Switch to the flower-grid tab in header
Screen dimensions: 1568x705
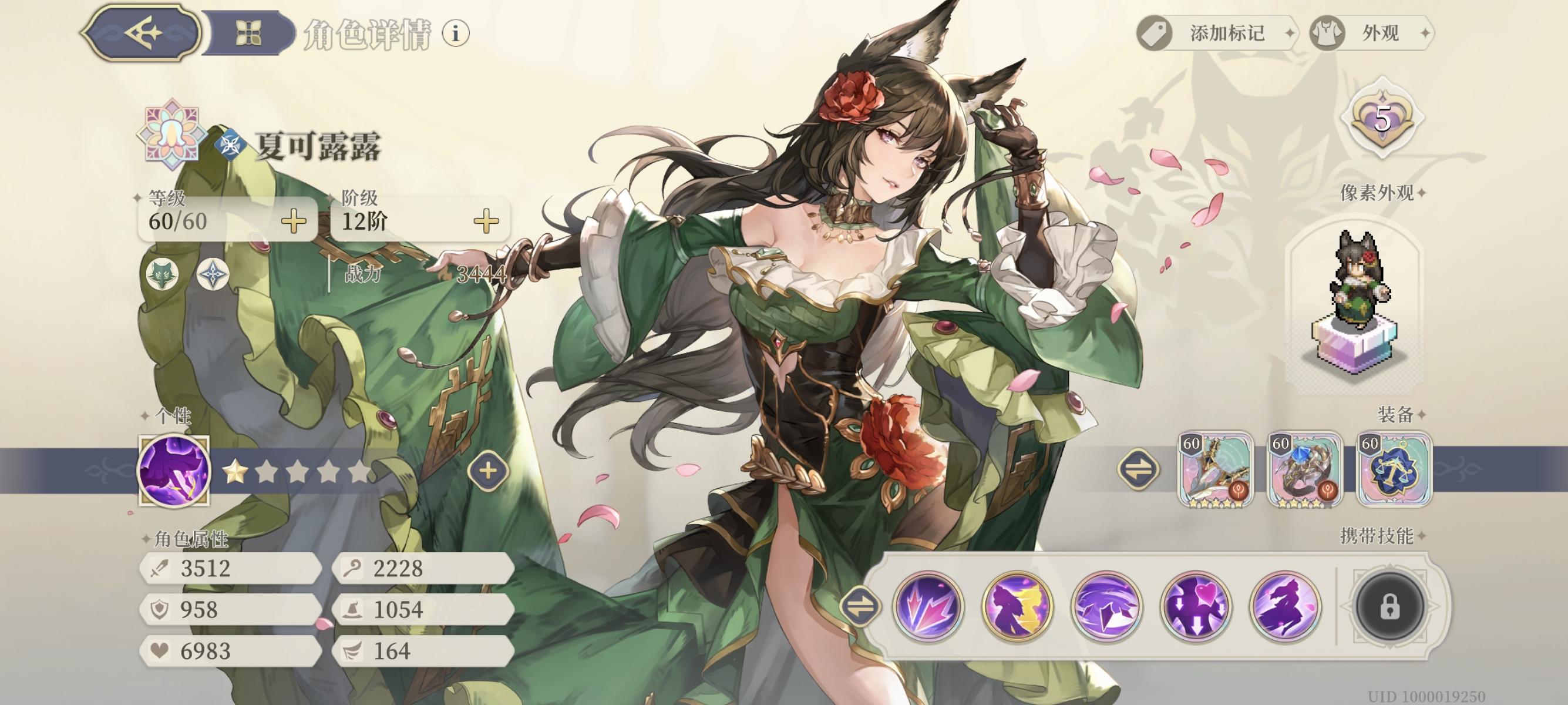coord(248,33)
